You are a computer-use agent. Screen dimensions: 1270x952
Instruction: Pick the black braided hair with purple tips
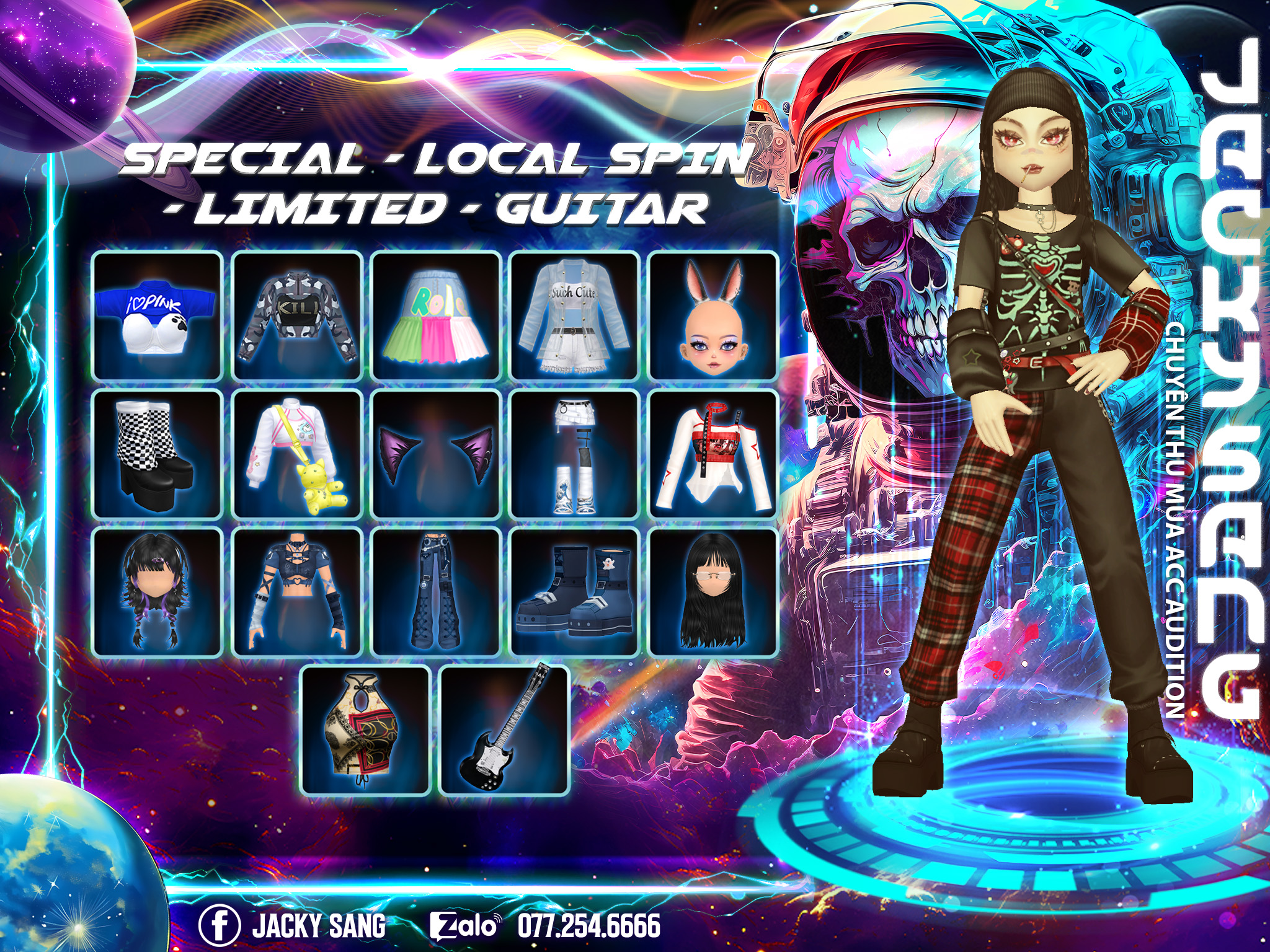click(x=157, y=593)
